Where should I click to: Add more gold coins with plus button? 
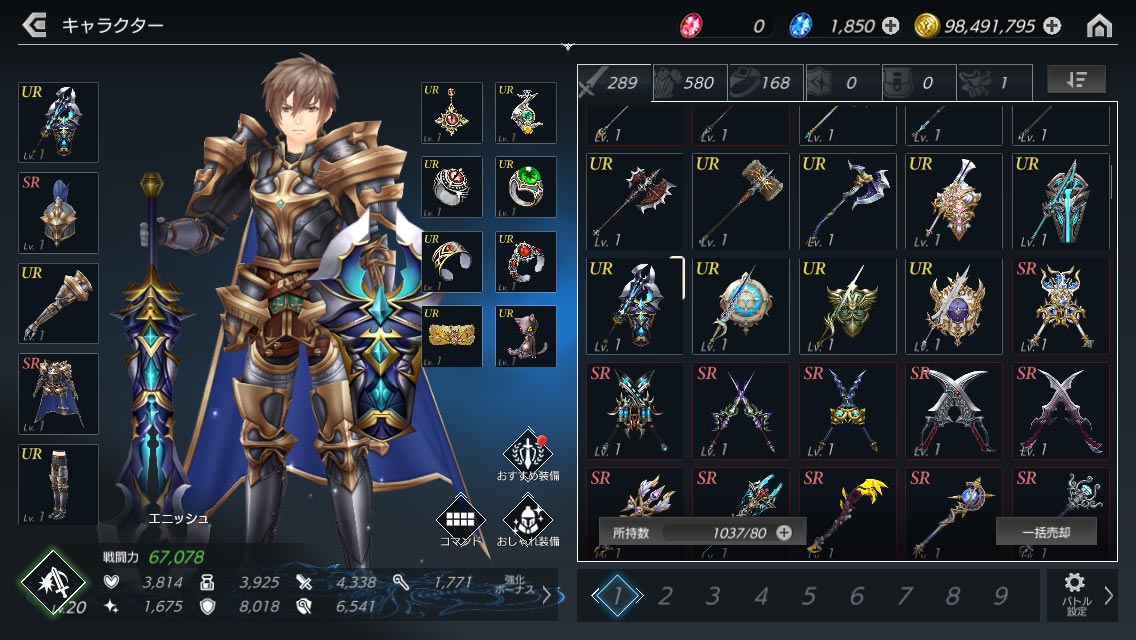point(1052,26)
